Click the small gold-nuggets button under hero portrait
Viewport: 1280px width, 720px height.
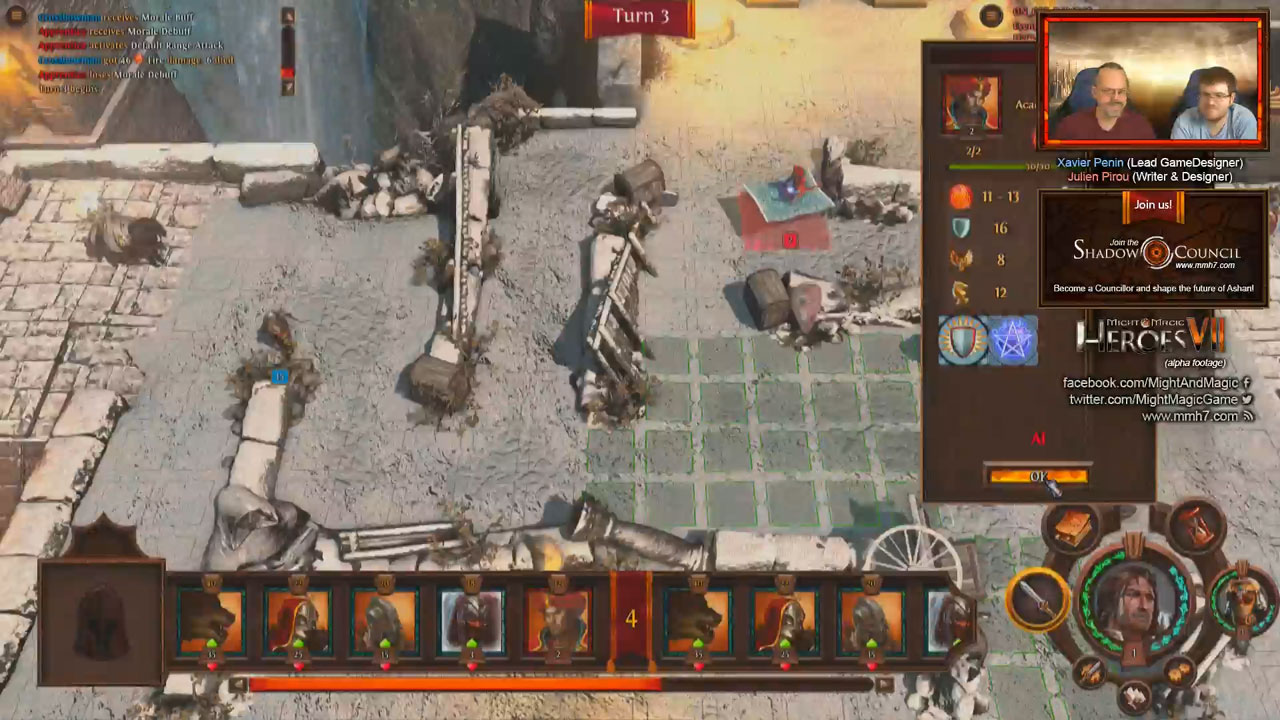pos(1180,672)
